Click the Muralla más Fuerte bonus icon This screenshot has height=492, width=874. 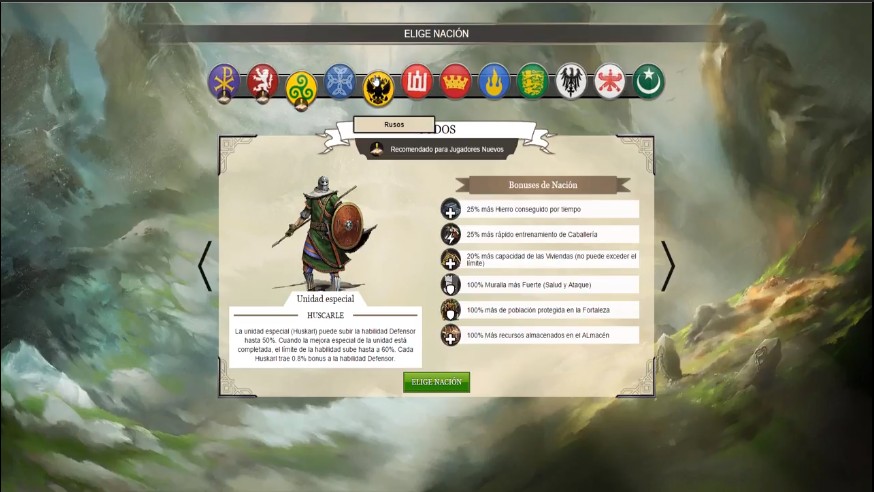point(451,285)
